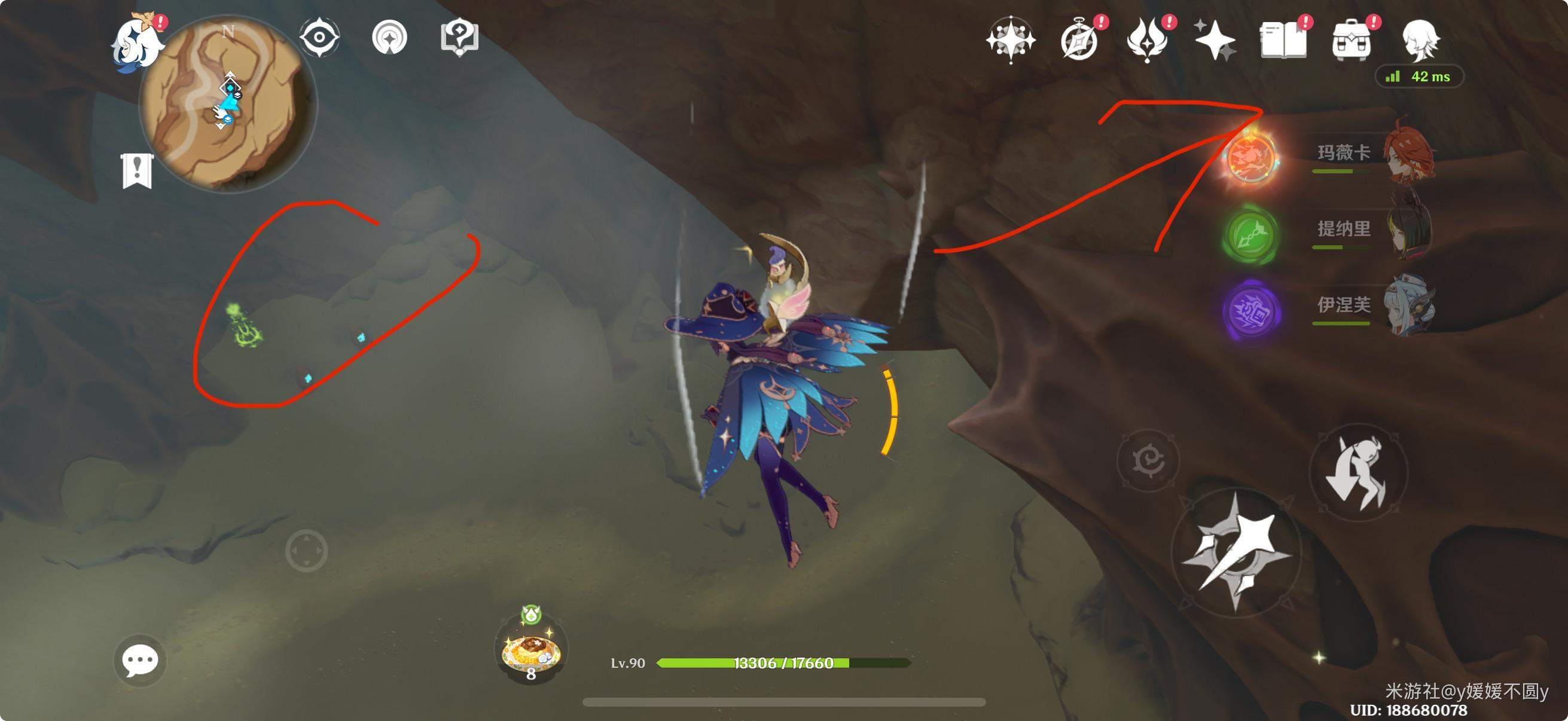This screenshot has height=721, width=1568.
Task: Open the winged battle pass icon
Action: pyautogui.click(x=1148, y=40)
